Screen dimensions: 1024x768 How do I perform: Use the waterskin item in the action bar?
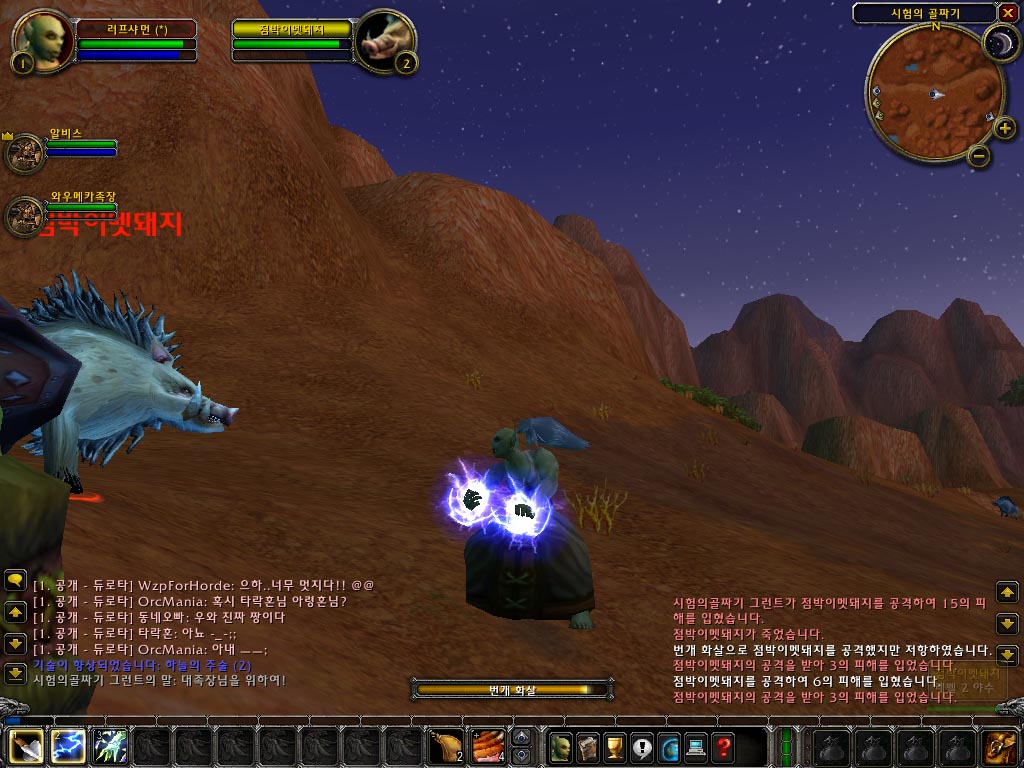(446, 747)
